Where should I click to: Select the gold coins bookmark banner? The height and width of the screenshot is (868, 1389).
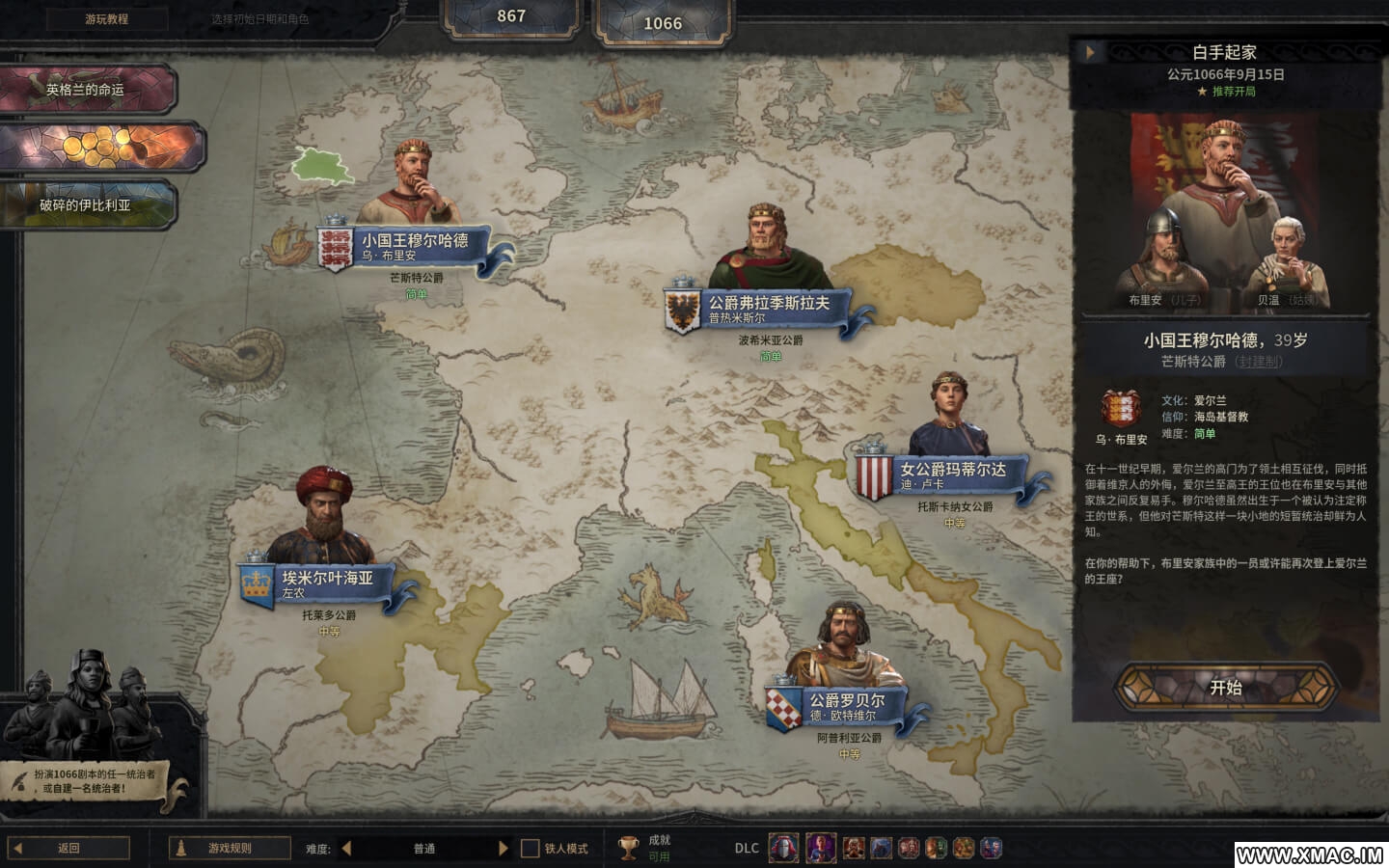coord(101,148)
